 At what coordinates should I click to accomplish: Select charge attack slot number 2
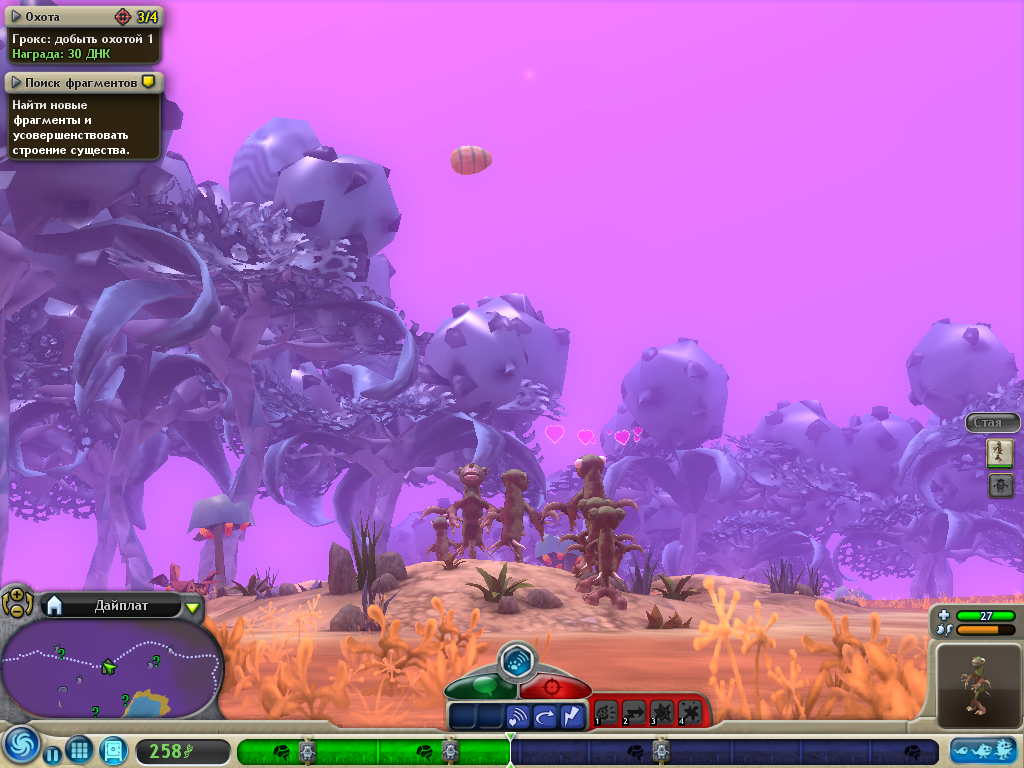click(635, 714)
